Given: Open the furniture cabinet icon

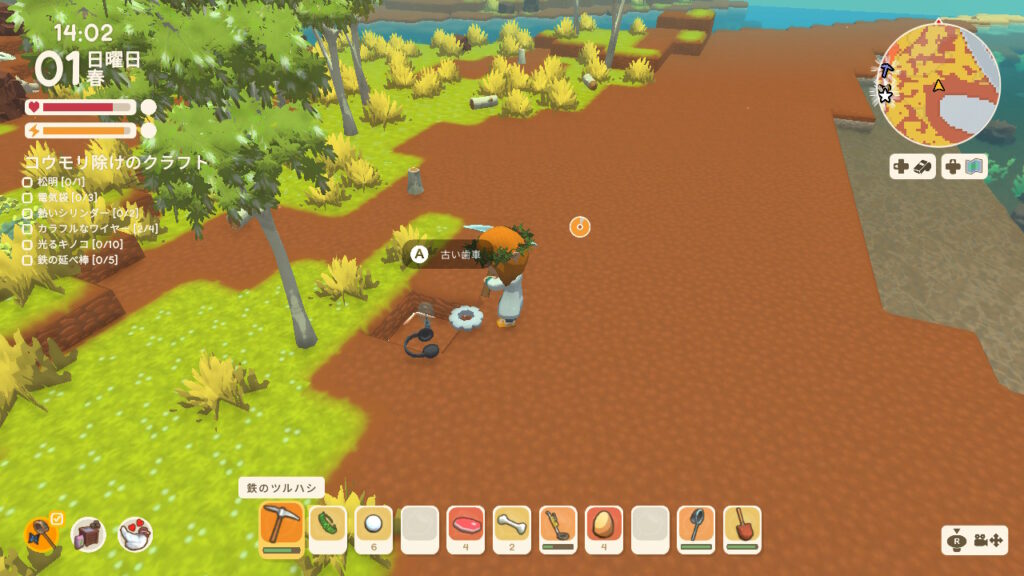Looking at the screenshot, I should click(x=88, y=535).
